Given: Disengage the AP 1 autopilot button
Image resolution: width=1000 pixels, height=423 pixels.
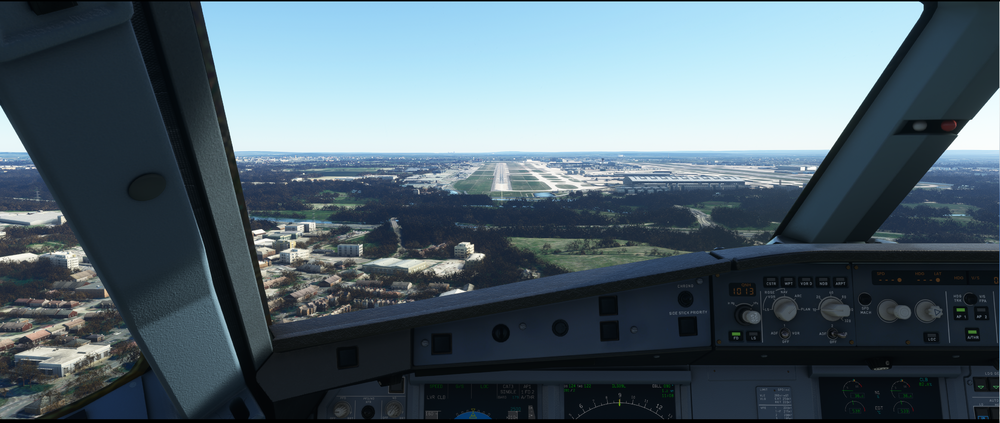Looking at the screenshot, I should click(960, 313).
